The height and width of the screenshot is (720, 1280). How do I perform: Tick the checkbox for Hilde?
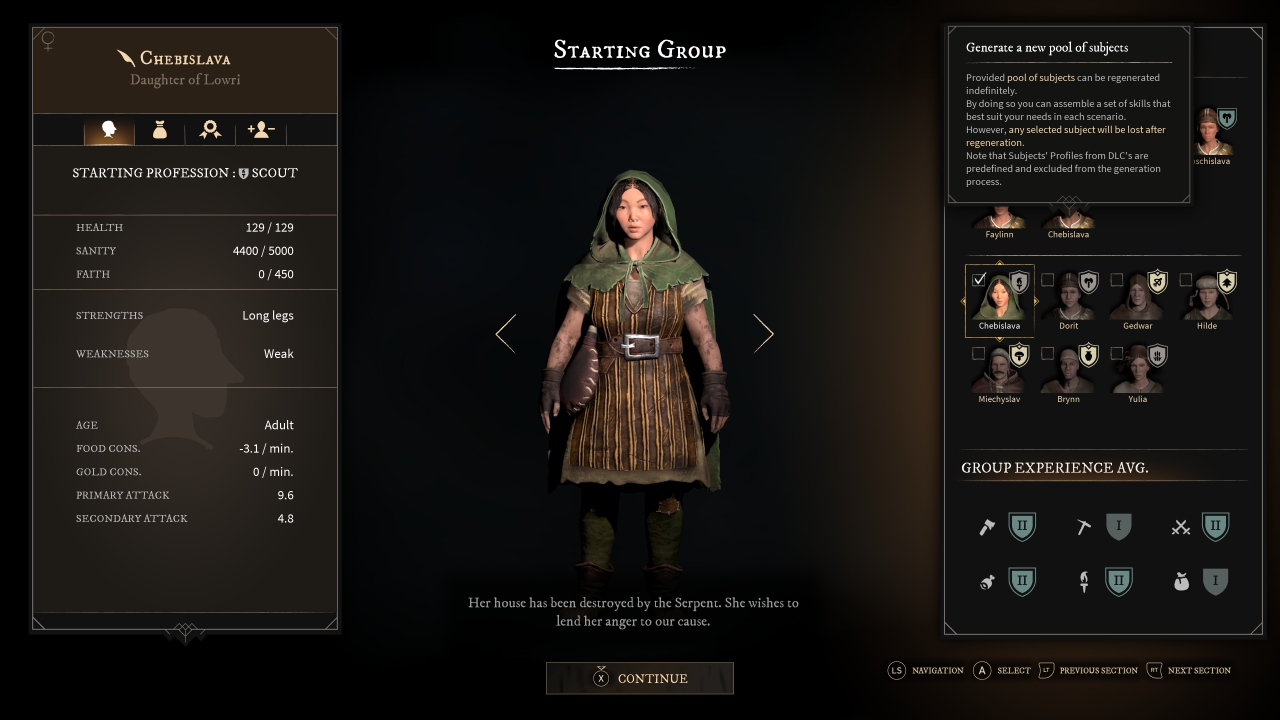click(1186, 280)
